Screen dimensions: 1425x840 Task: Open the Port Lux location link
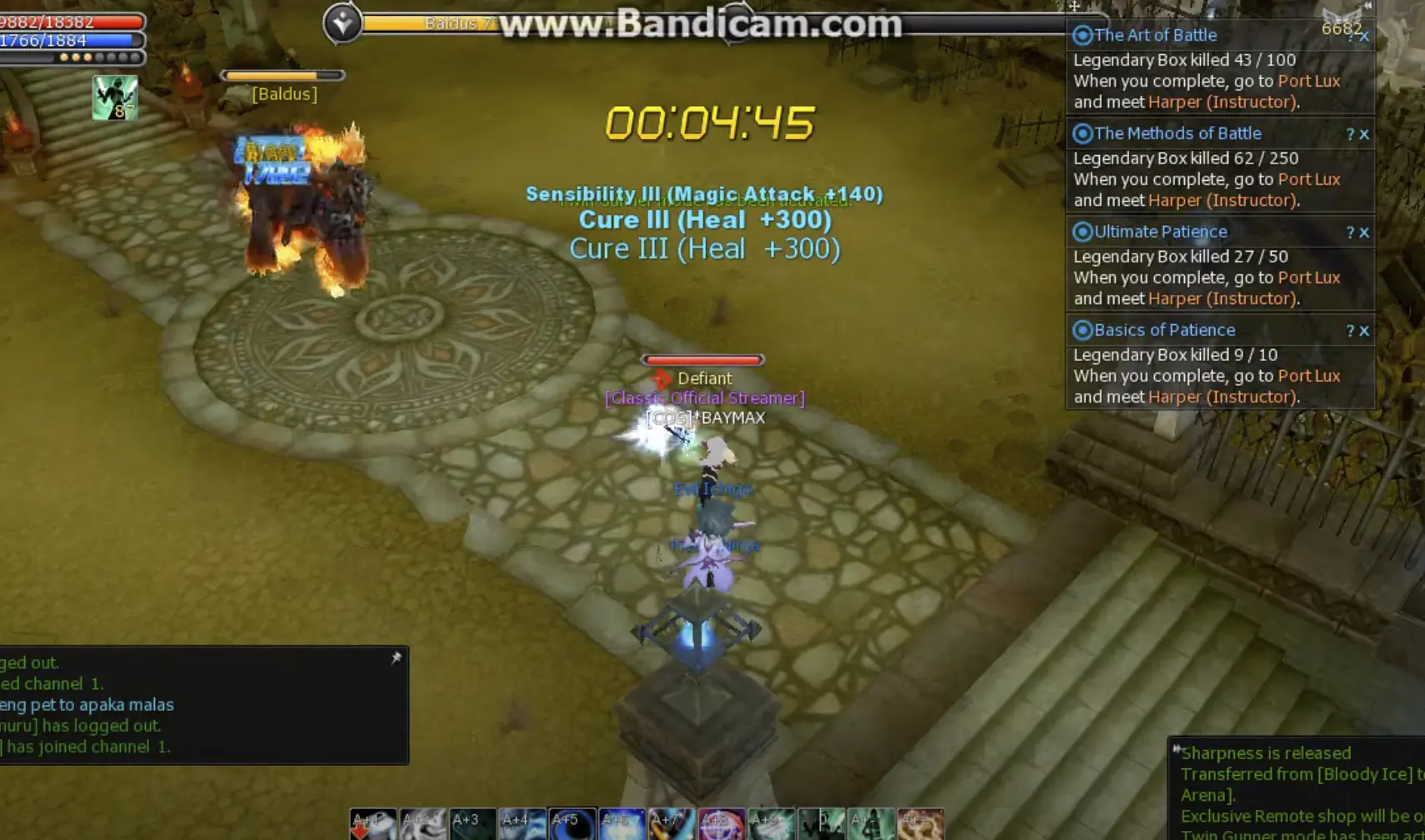click(1308, 81)
